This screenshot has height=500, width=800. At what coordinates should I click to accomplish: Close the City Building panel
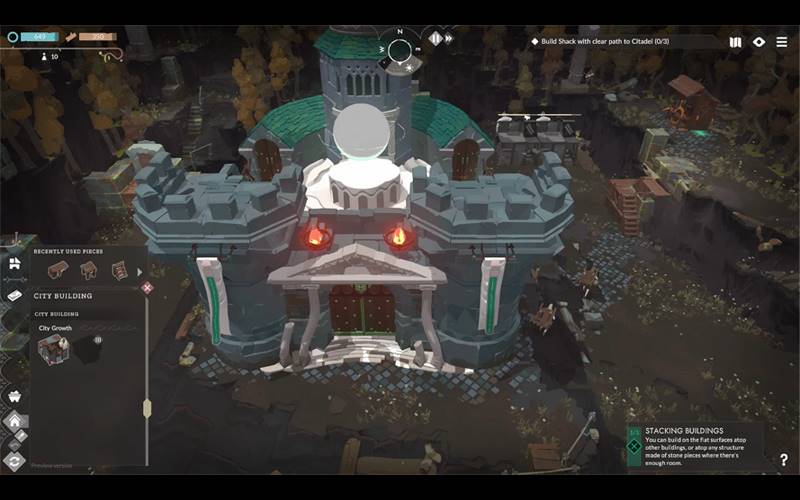point(147,288)
